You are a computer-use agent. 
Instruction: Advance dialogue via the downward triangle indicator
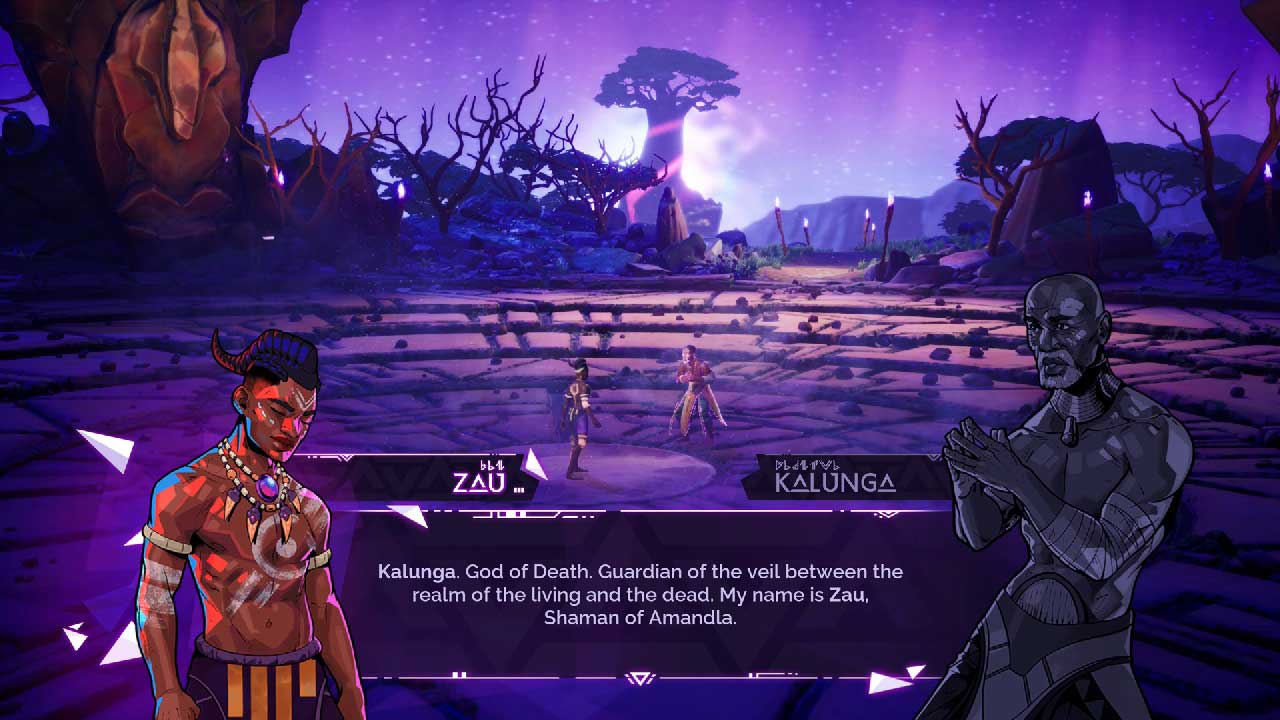click(640, 679)
